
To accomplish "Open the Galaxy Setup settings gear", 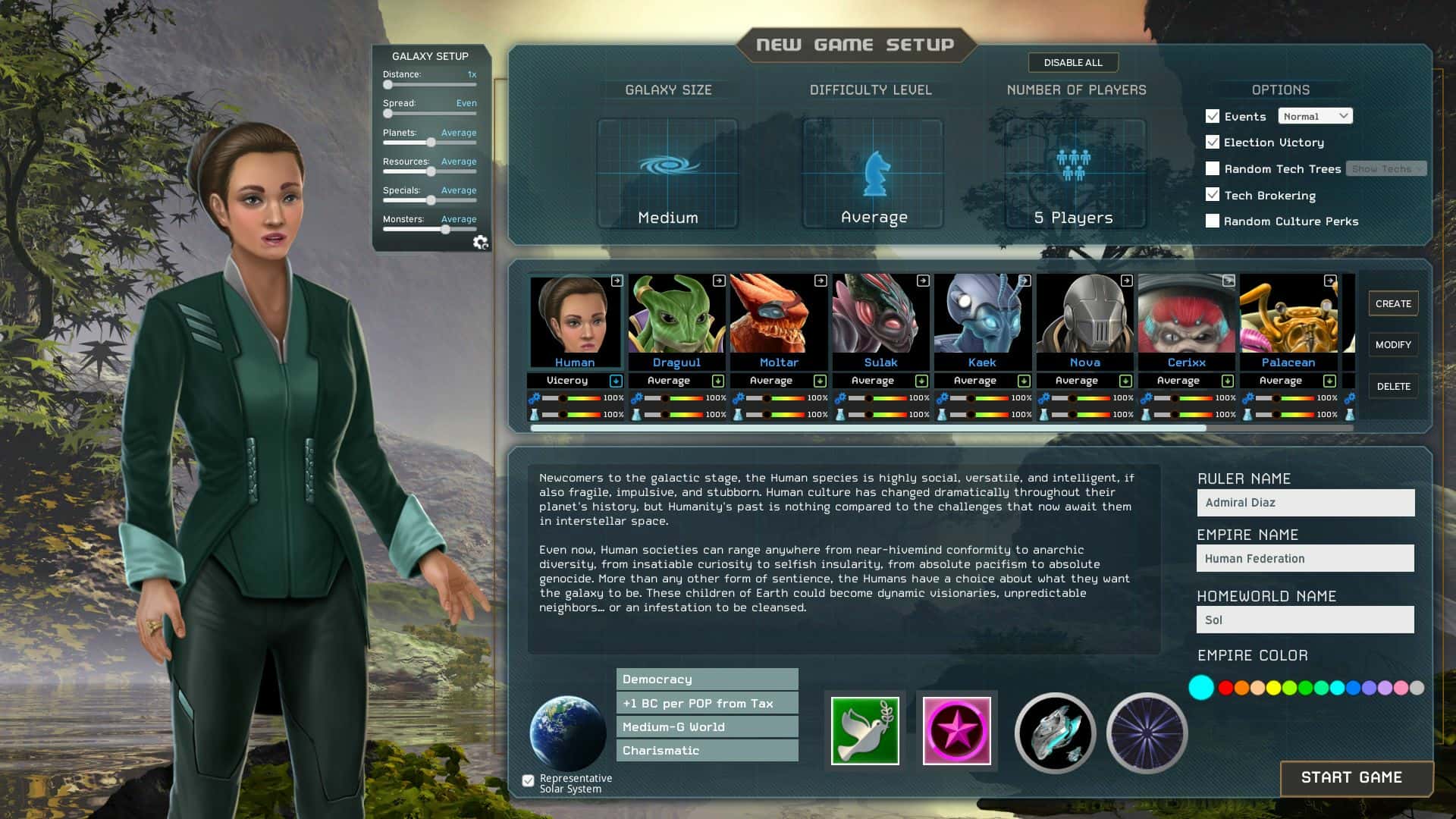I will tap(480, 241).
